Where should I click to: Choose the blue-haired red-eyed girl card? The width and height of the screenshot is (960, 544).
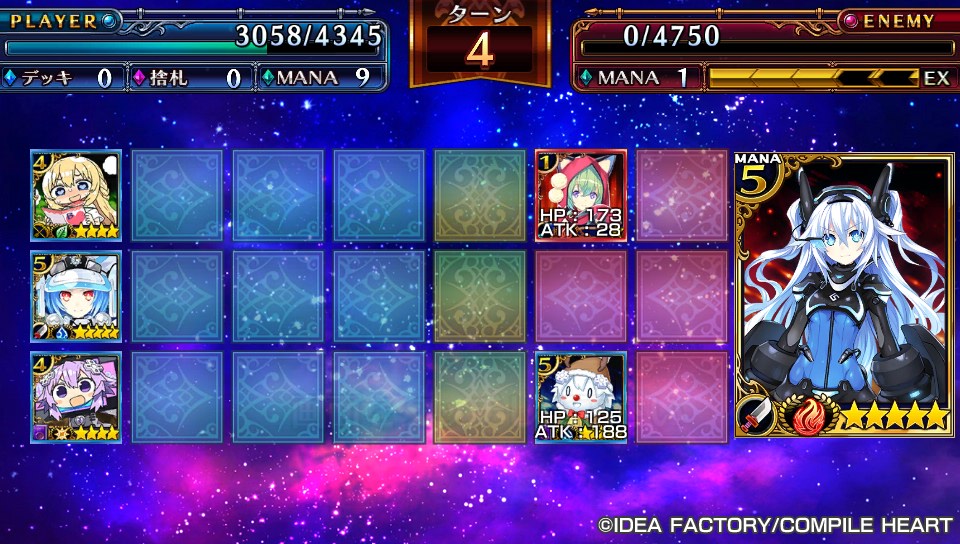click(76, 296)
